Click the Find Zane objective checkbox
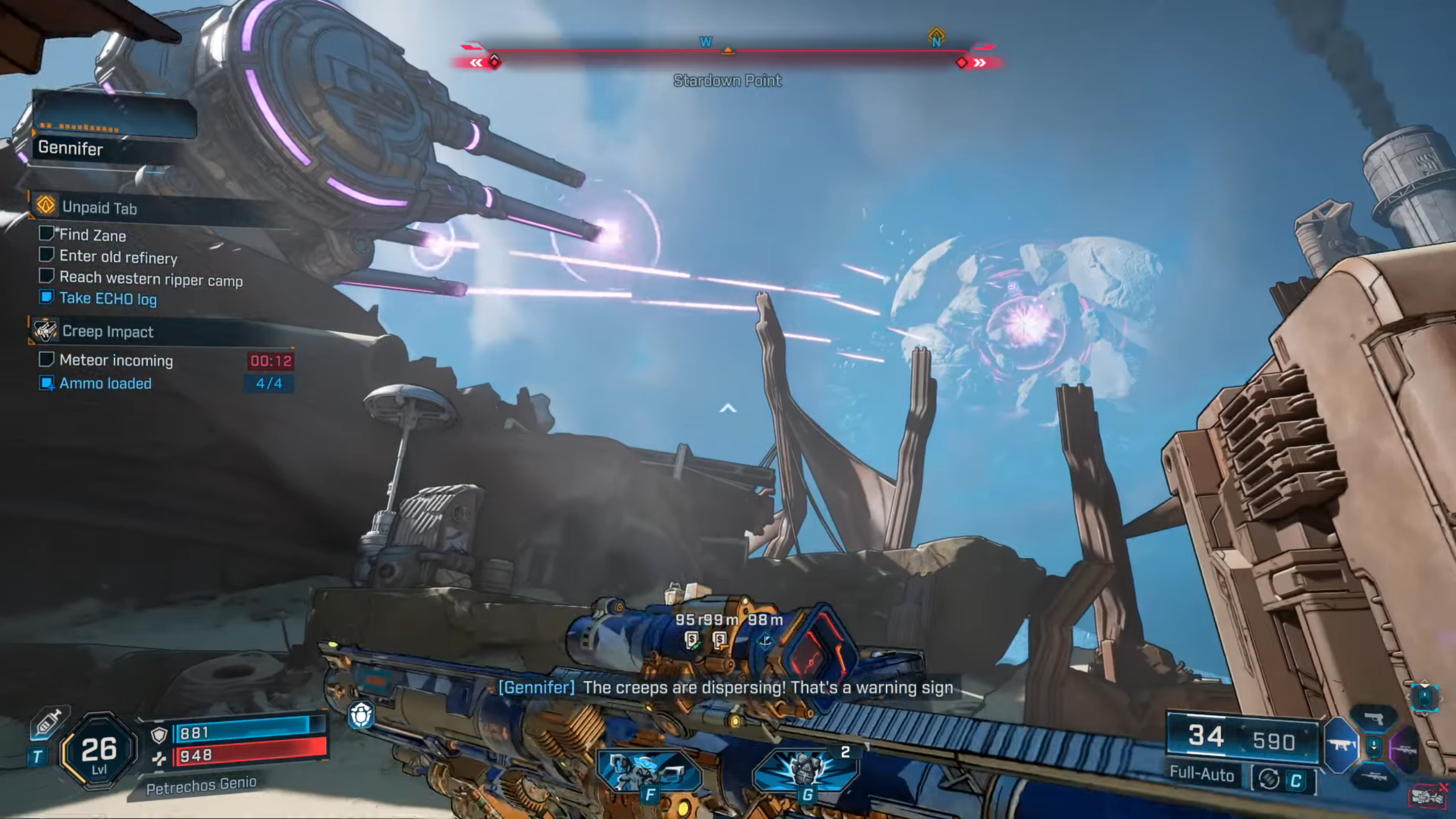The width and height of the screenshot is (1456, 819). (x=46, y=233)
